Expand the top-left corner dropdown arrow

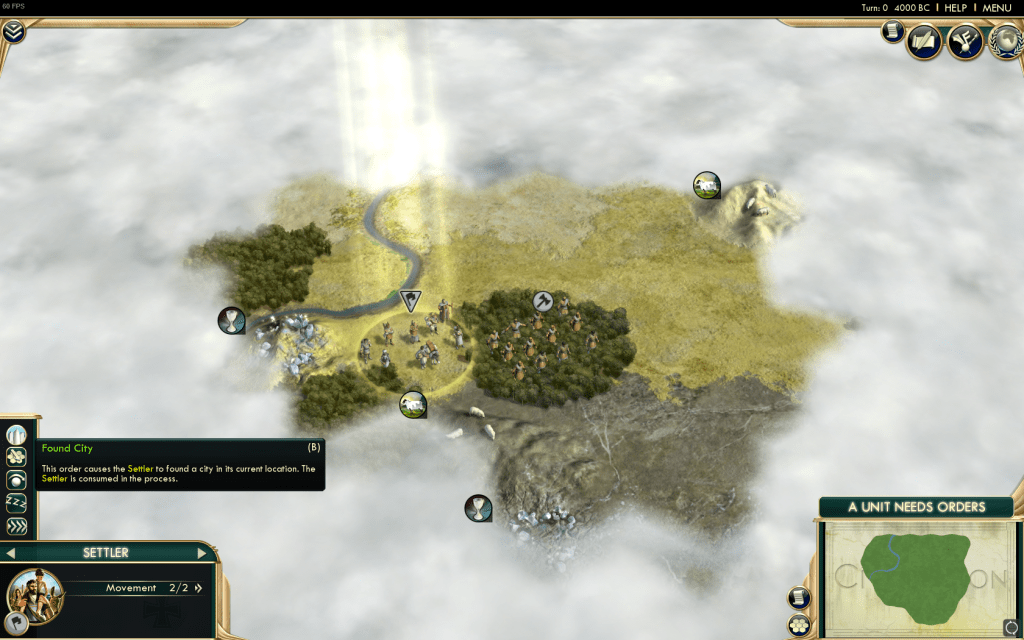tap(13, 31)
